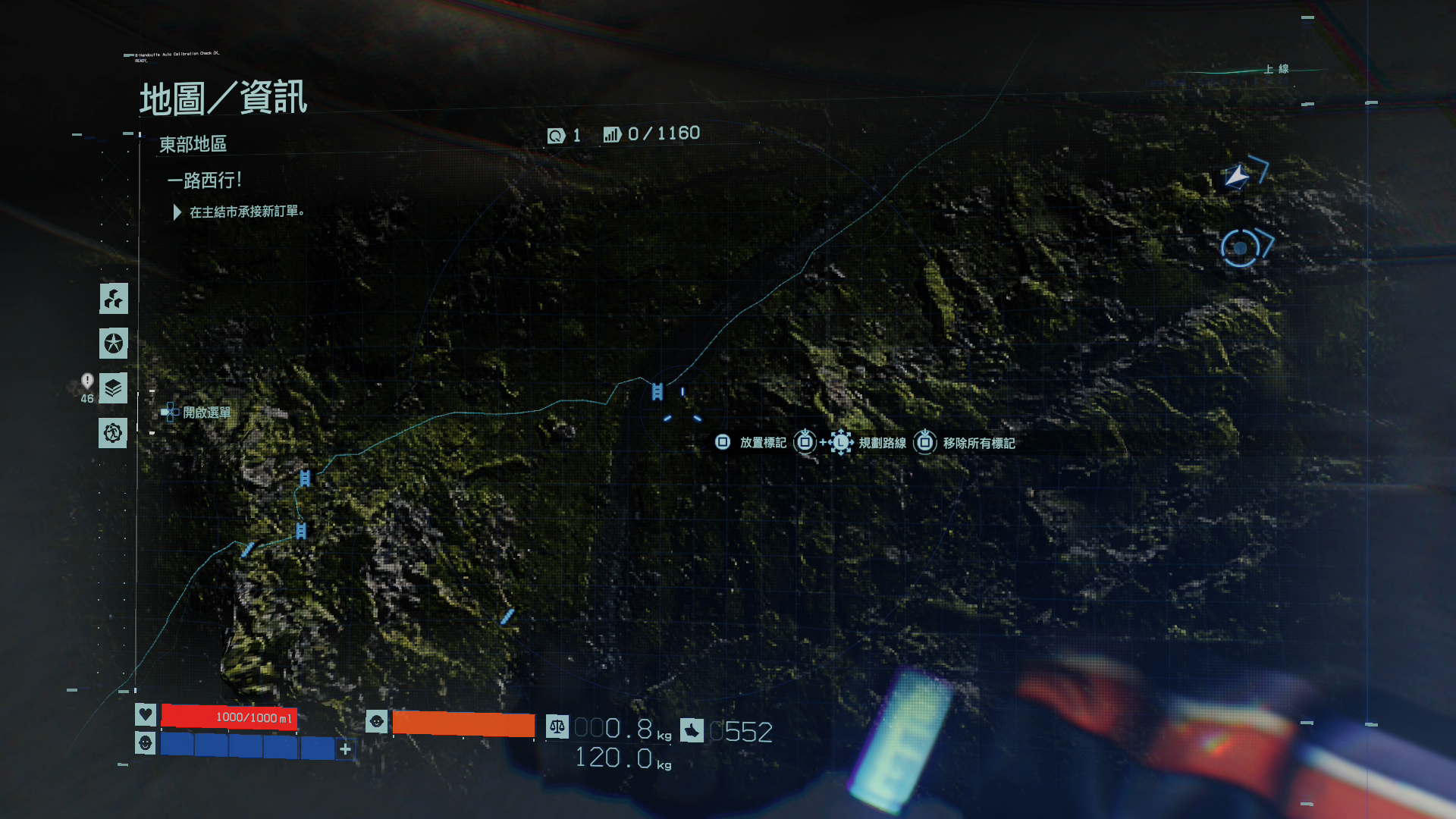The image size is (1456, 819).
Task: Open the star emblem menu icon
Action: [114, 344]
